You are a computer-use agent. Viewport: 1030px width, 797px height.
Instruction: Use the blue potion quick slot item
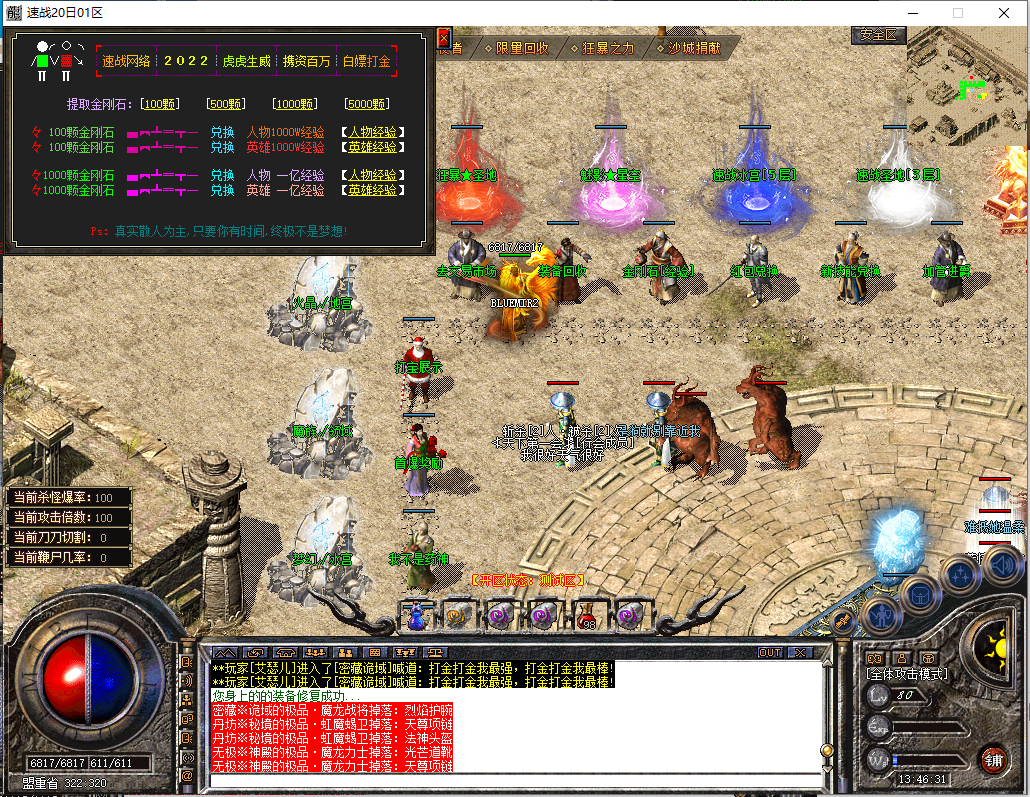(415, 615)
